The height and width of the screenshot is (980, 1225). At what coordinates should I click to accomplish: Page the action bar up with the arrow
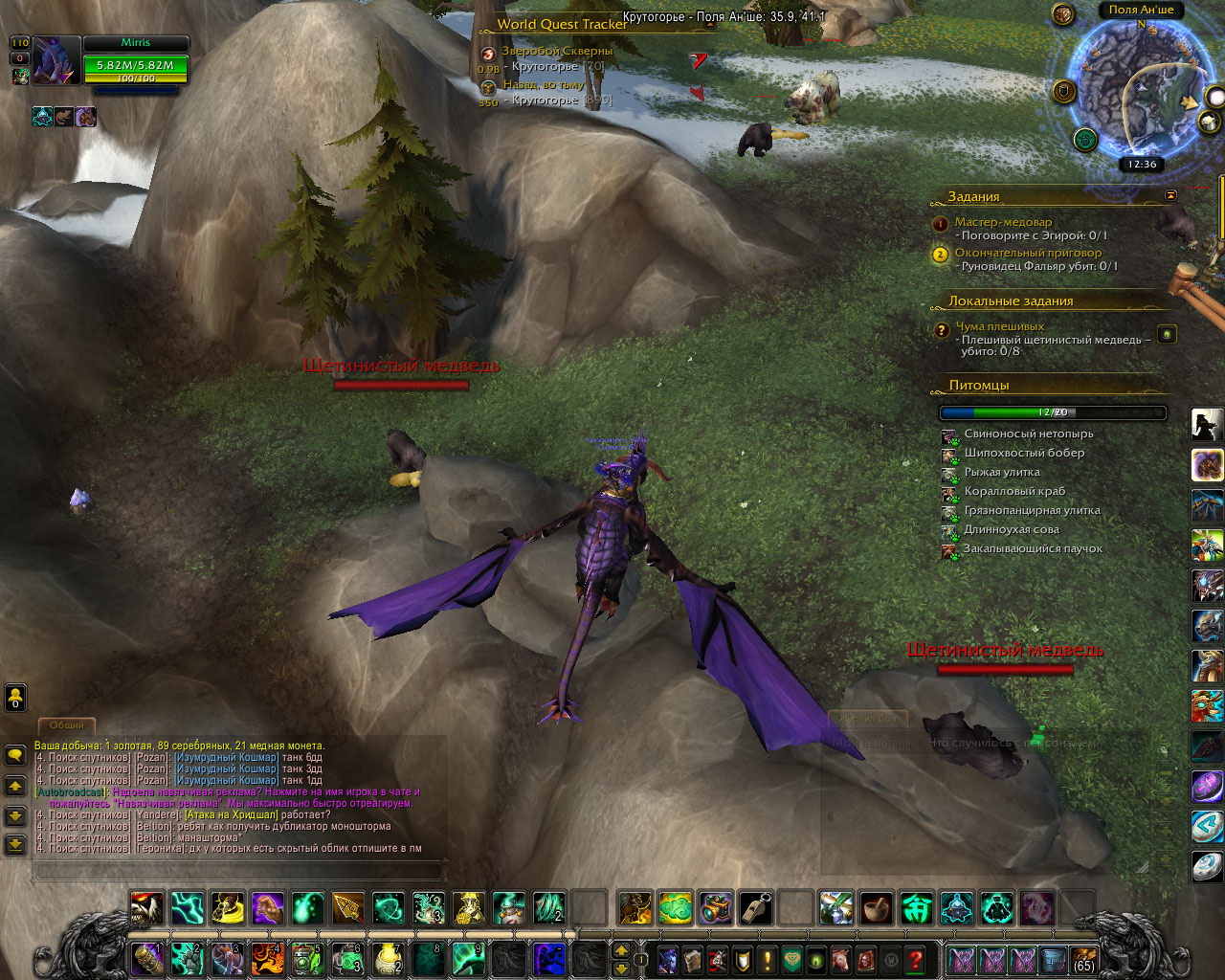(x=621, y=950)
